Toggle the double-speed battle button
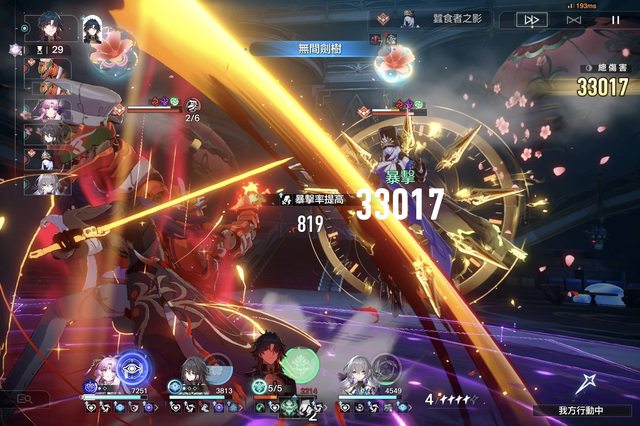 (x=532, y=19)
